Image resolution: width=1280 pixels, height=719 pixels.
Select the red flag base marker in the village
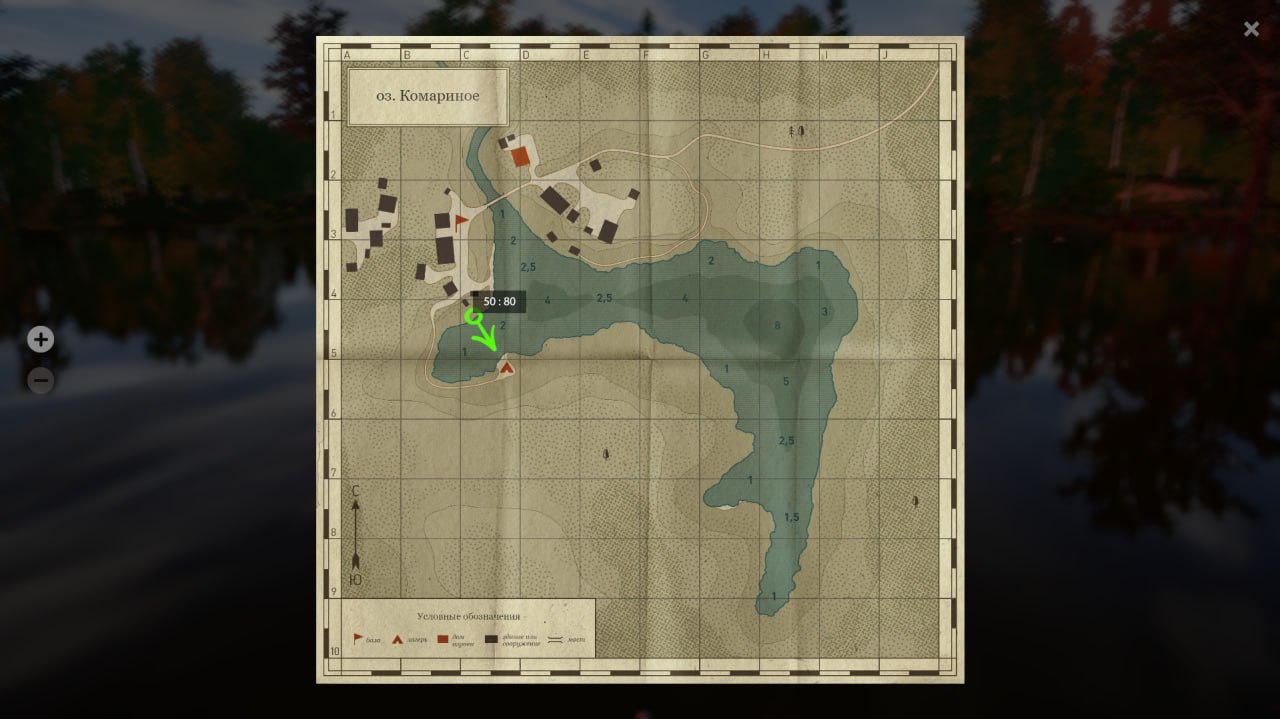[x=460, y=220]
